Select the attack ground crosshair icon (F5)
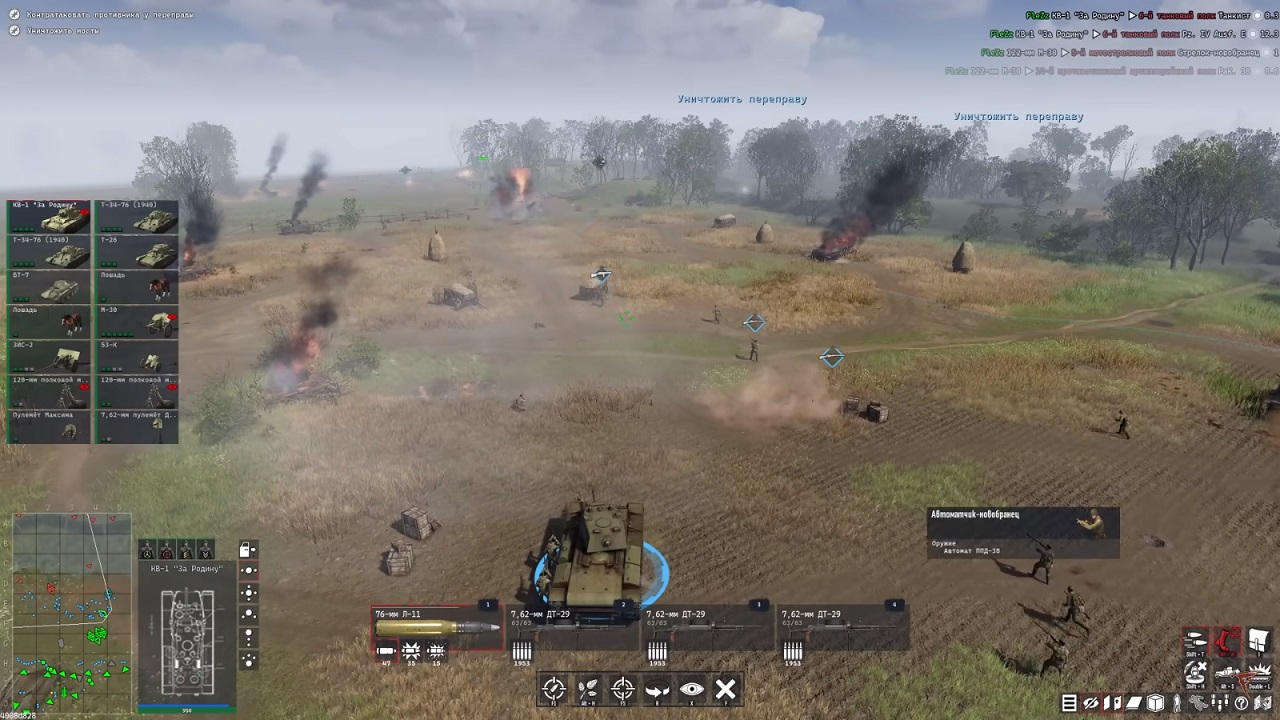The height and width of the screenshot is (720, 1280). click(622, 689)
